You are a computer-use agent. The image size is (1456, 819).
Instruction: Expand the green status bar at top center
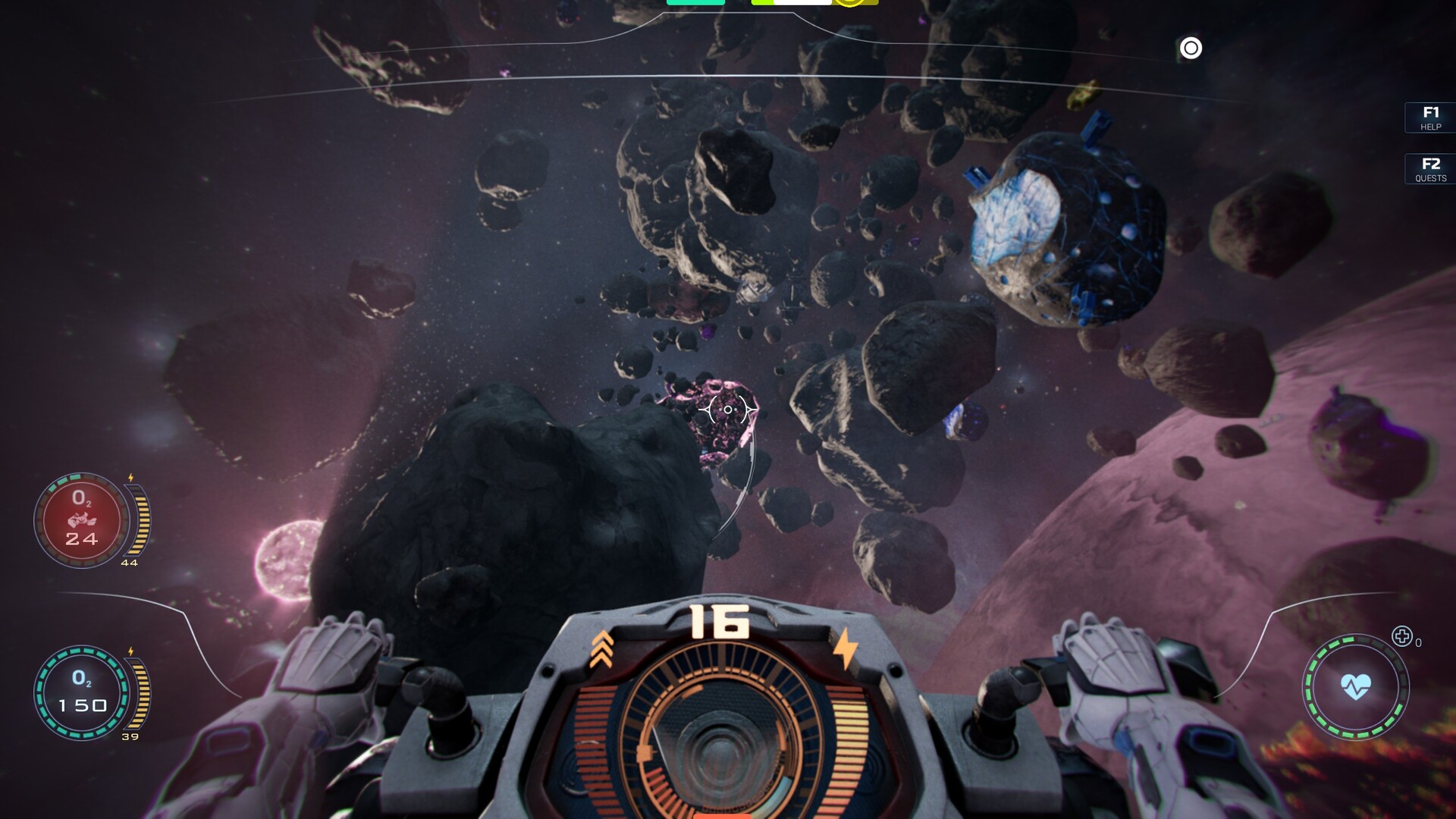[694, 4]
